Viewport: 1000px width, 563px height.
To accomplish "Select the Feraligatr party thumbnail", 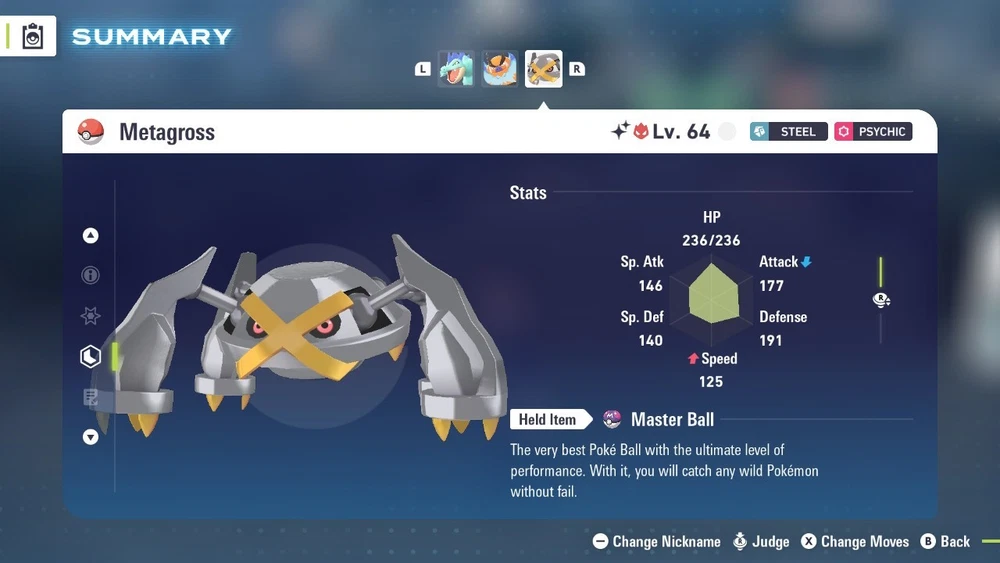I will tap(456, 69).
